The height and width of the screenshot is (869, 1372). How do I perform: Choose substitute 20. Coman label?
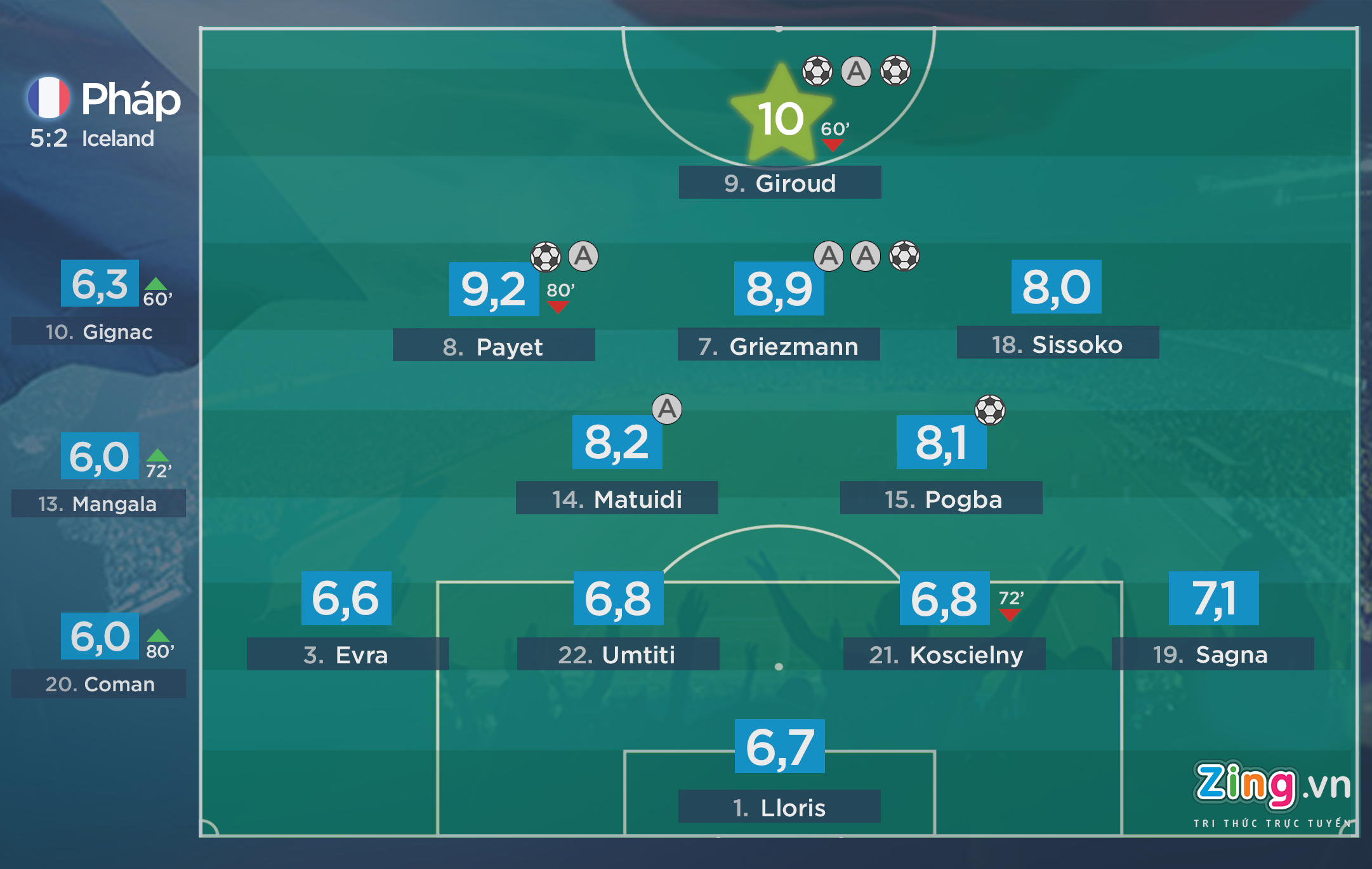click(98, 684)
